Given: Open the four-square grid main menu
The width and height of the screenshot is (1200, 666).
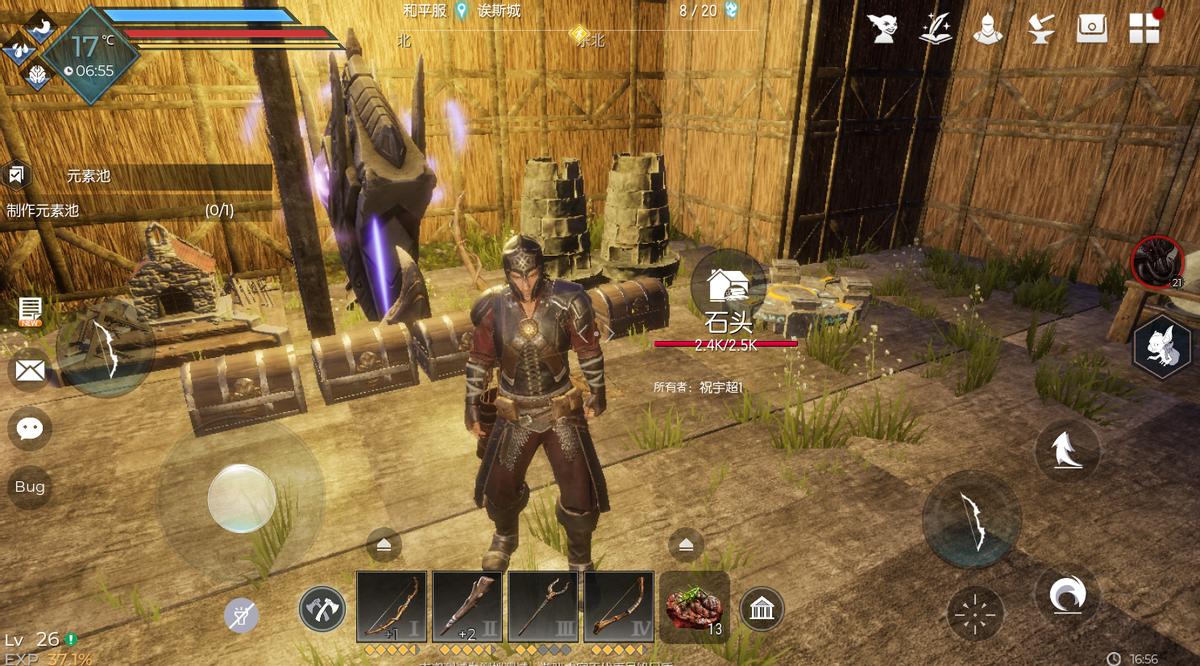Looking at the screenshot, I should click(1144, 28).
